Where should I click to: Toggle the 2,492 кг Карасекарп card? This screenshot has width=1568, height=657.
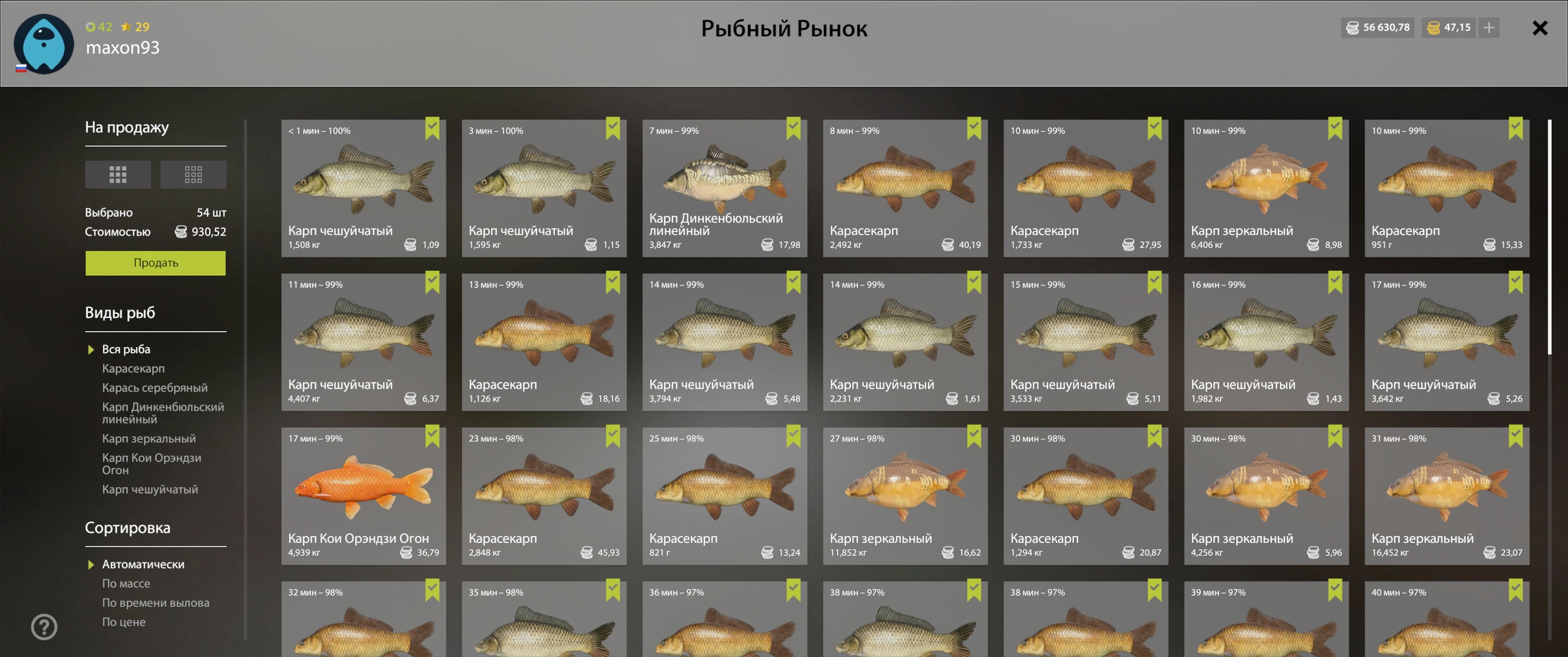(905, 188)
